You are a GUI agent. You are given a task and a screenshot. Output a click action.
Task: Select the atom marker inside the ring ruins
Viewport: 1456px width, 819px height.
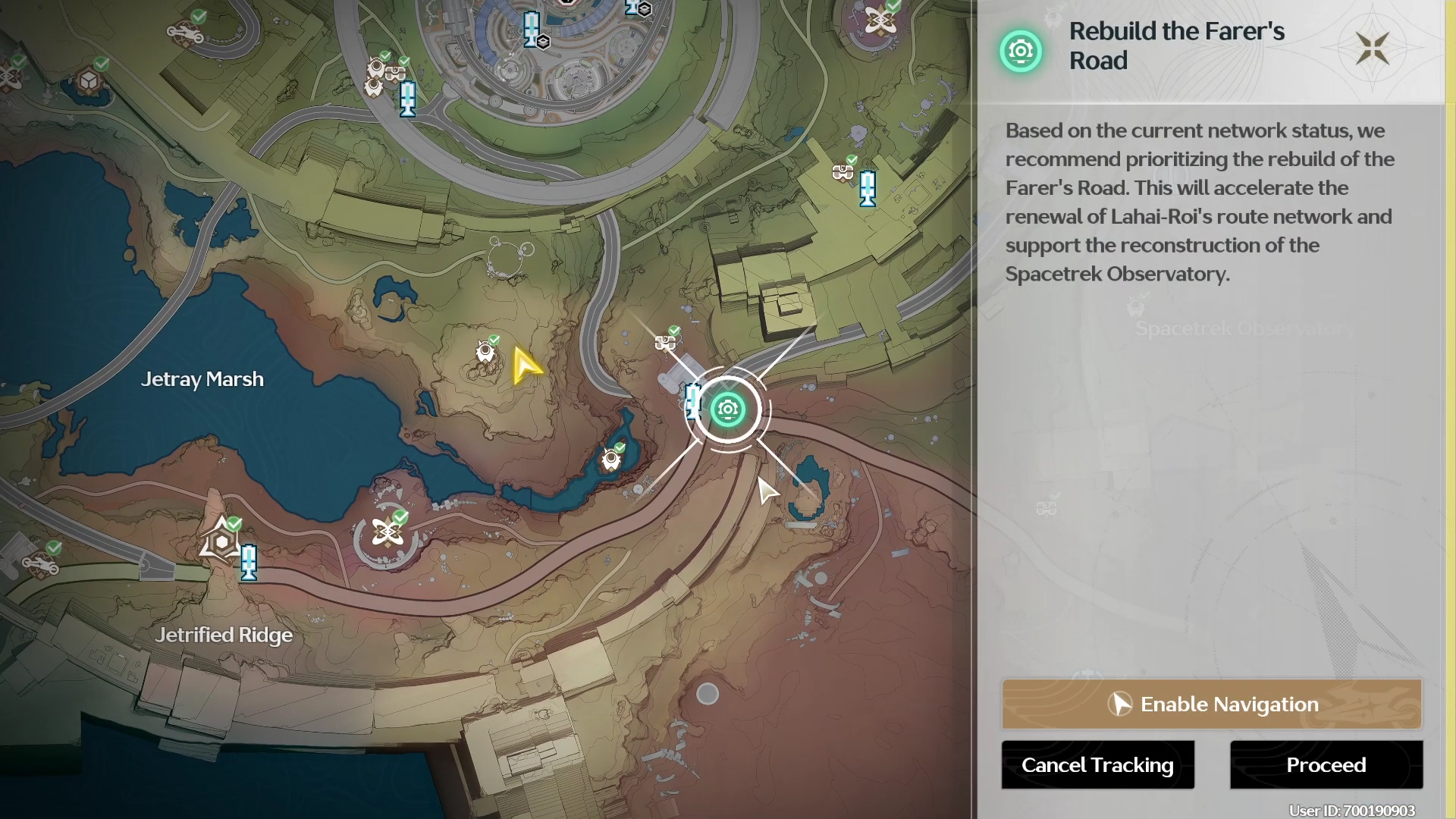click(x=388, y=532)
